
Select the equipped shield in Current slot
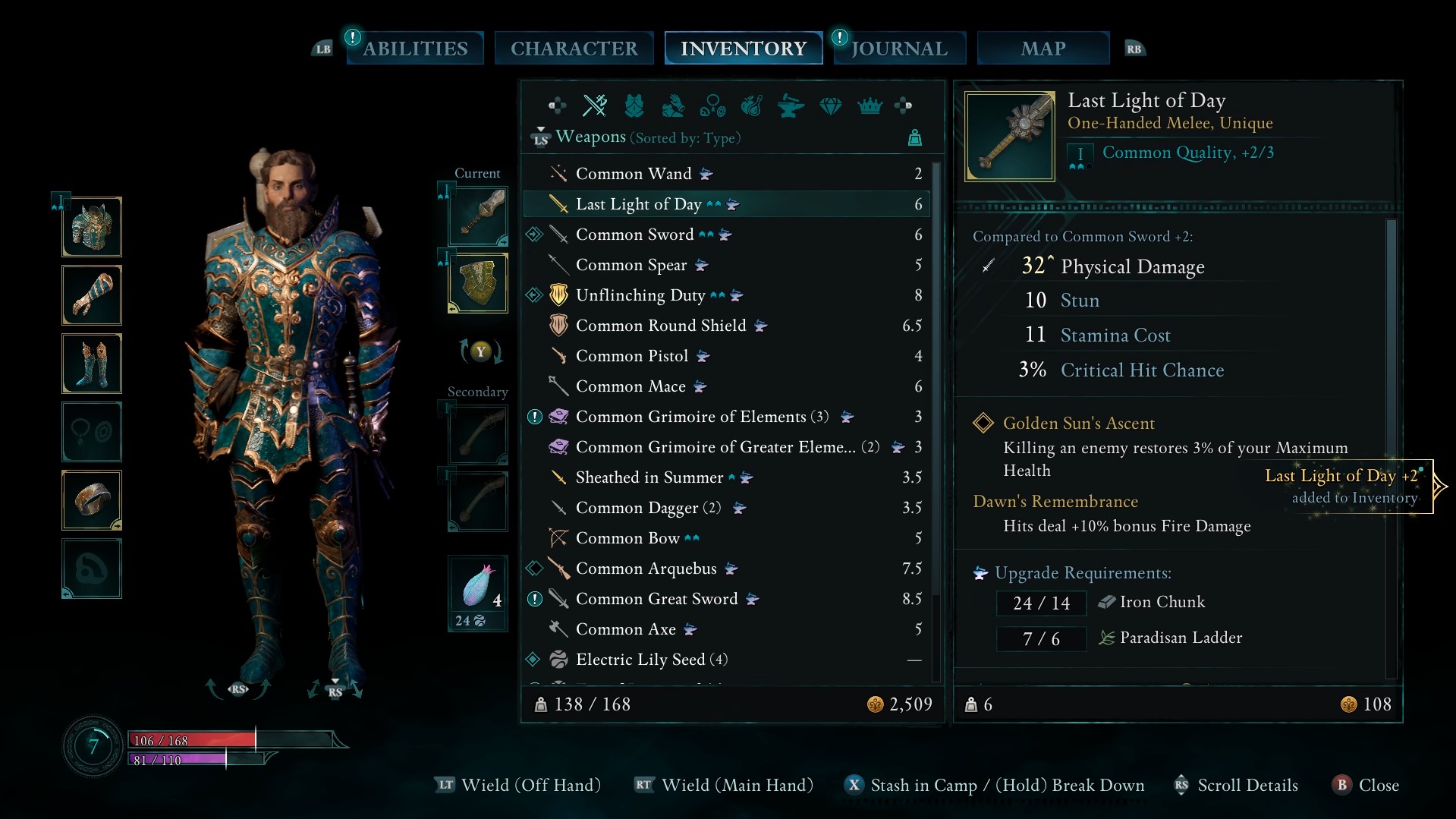(477, 282)
